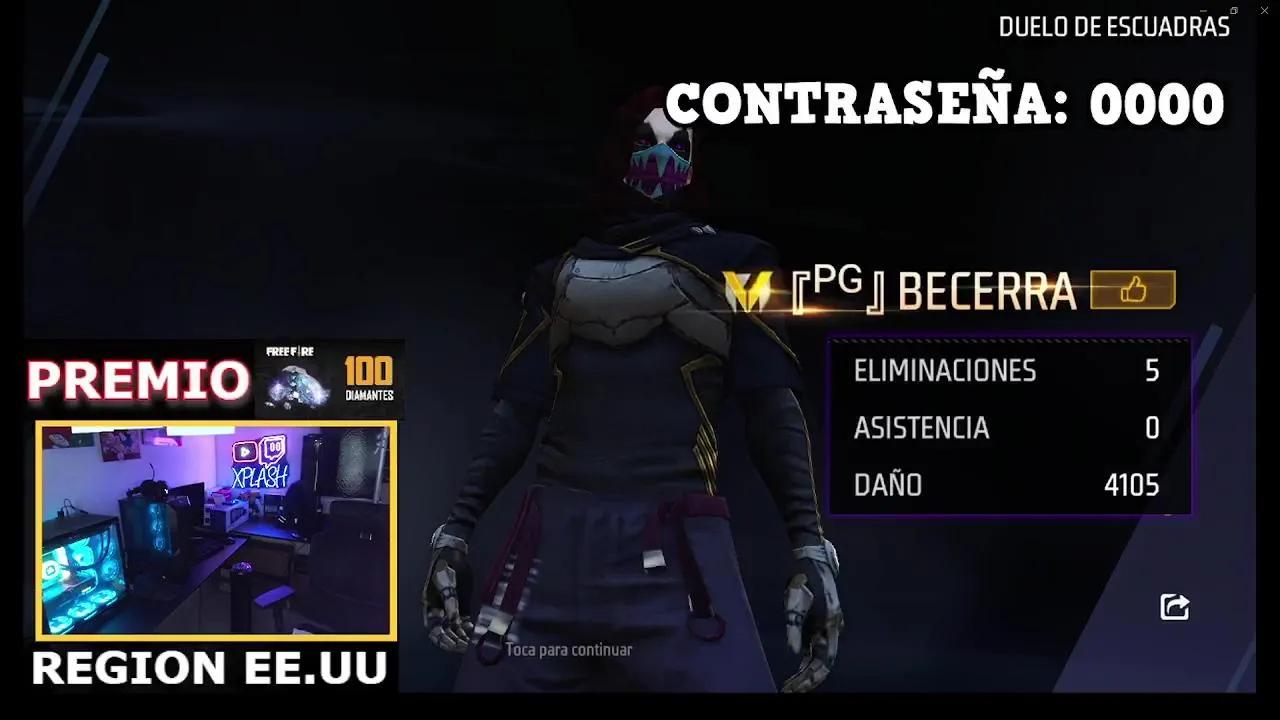Expand the DAÑO stat showing 4105
Image resolution: width=1280 pixels, height=720 pixels.
pyautogui.click(x=1000, y=485)
